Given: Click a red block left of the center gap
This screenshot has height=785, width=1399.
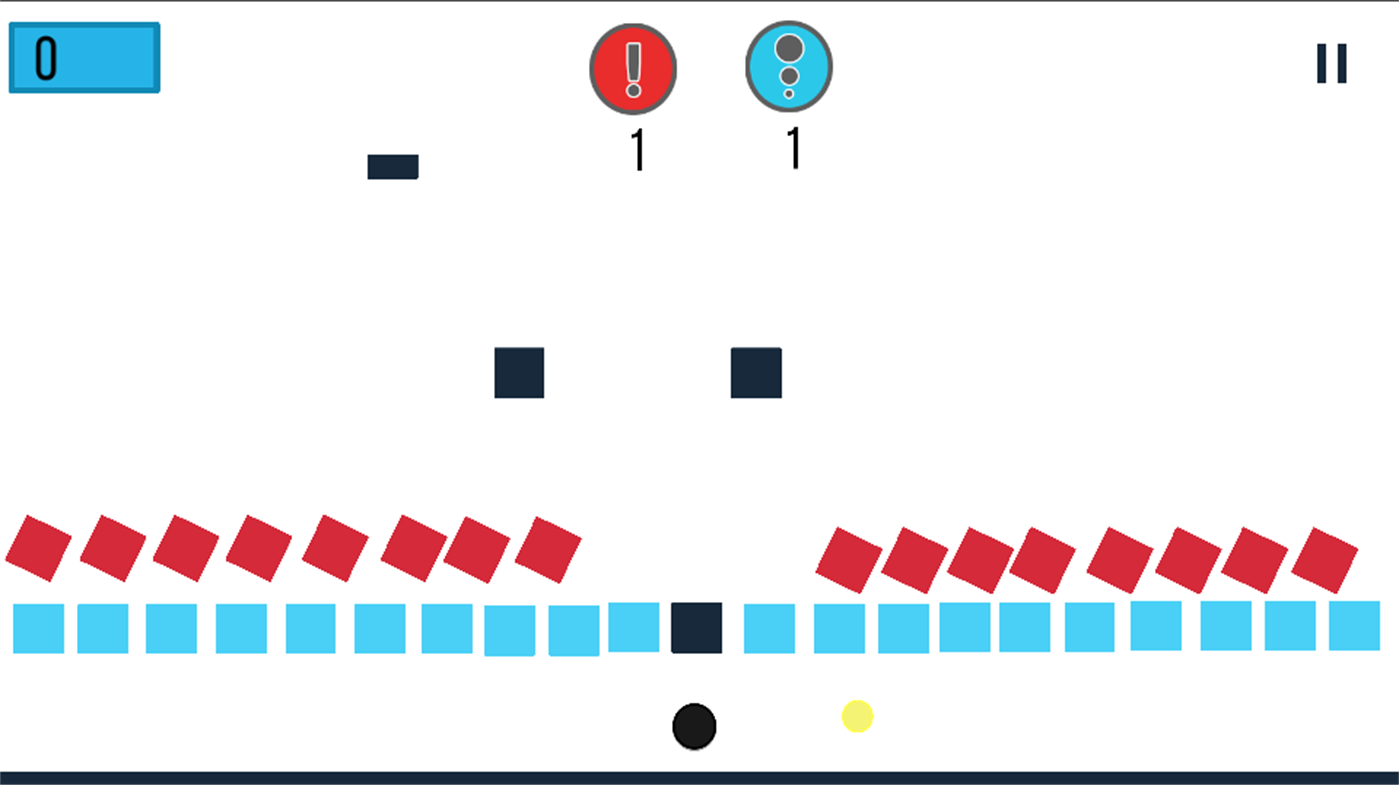Looking at the screenshot, I should (x=550, y=549).
